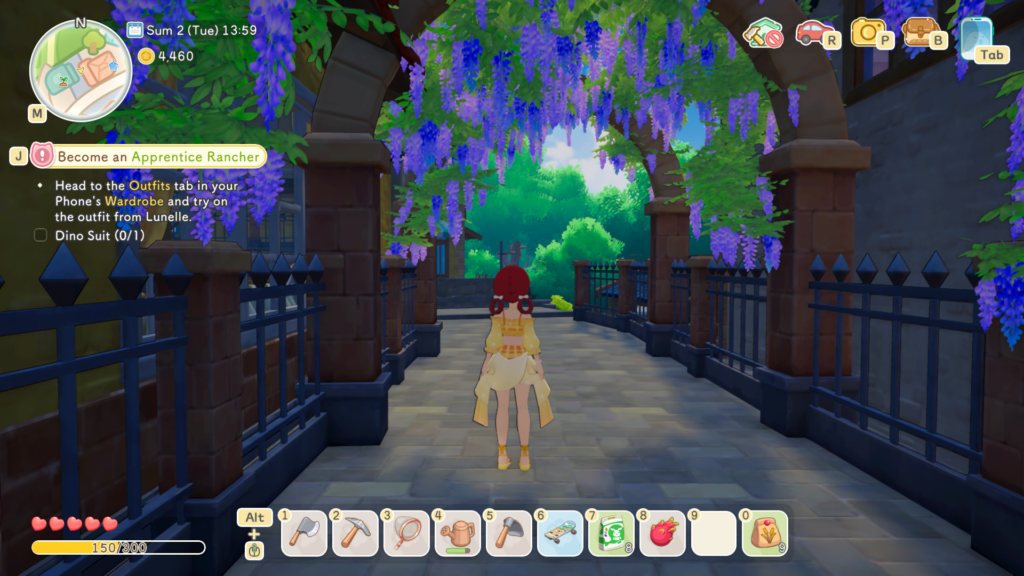Select the dragon fruit item

(662, 533)
